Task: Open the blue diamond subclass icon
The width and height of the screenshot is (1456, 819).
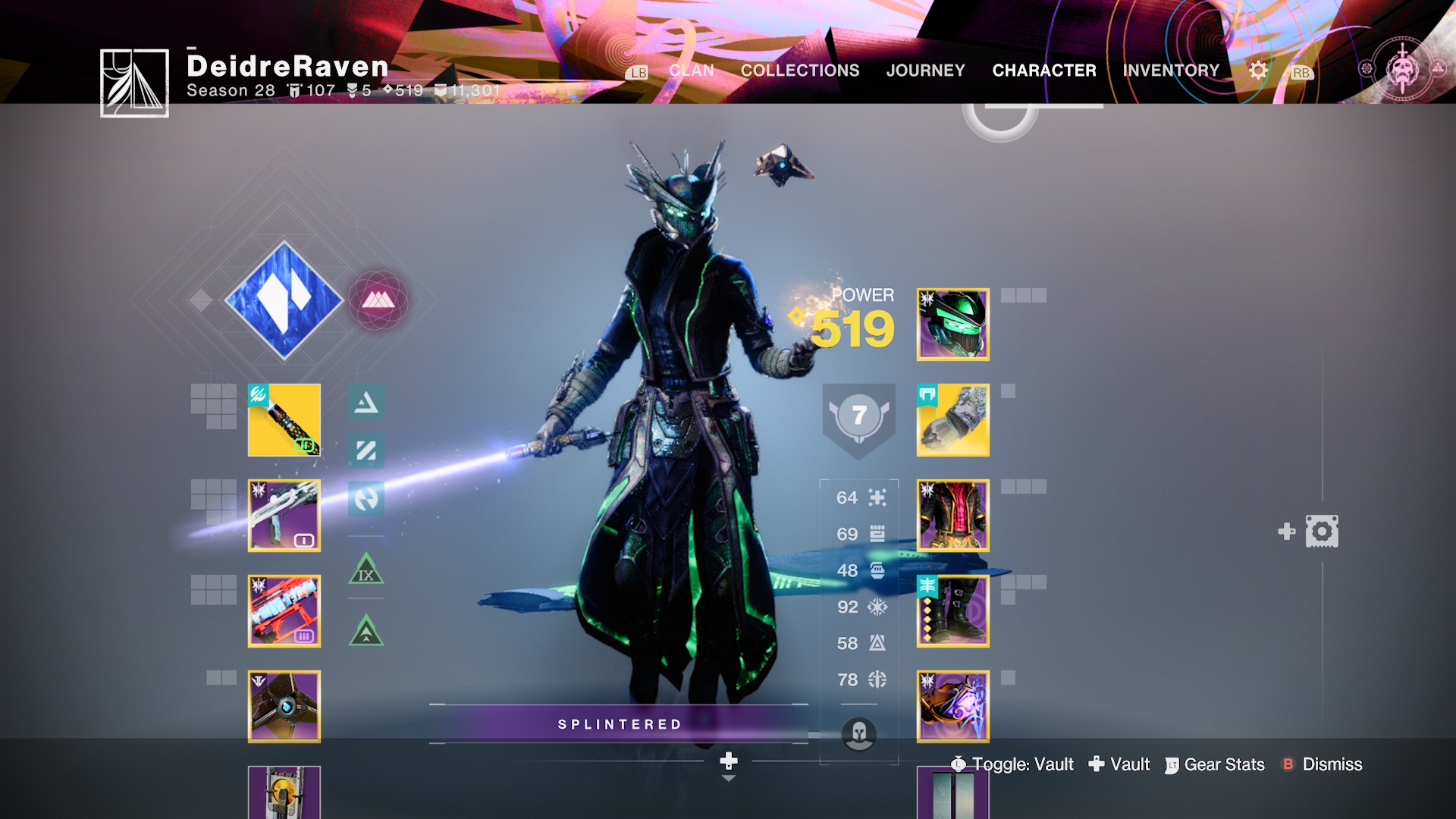Action: tap(284, 300)
